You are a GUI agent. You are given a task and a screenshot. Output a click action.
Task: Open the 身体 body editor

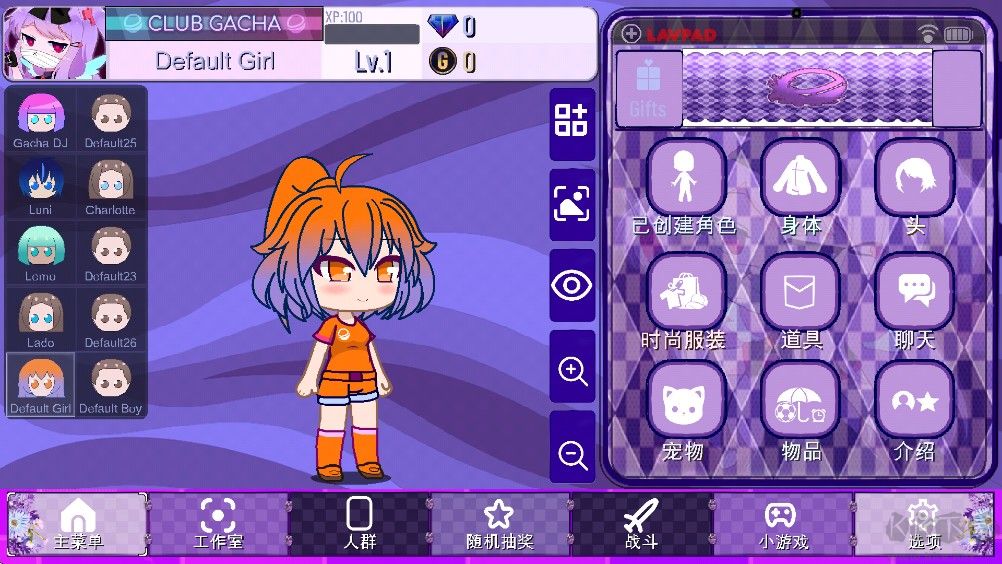800,178
